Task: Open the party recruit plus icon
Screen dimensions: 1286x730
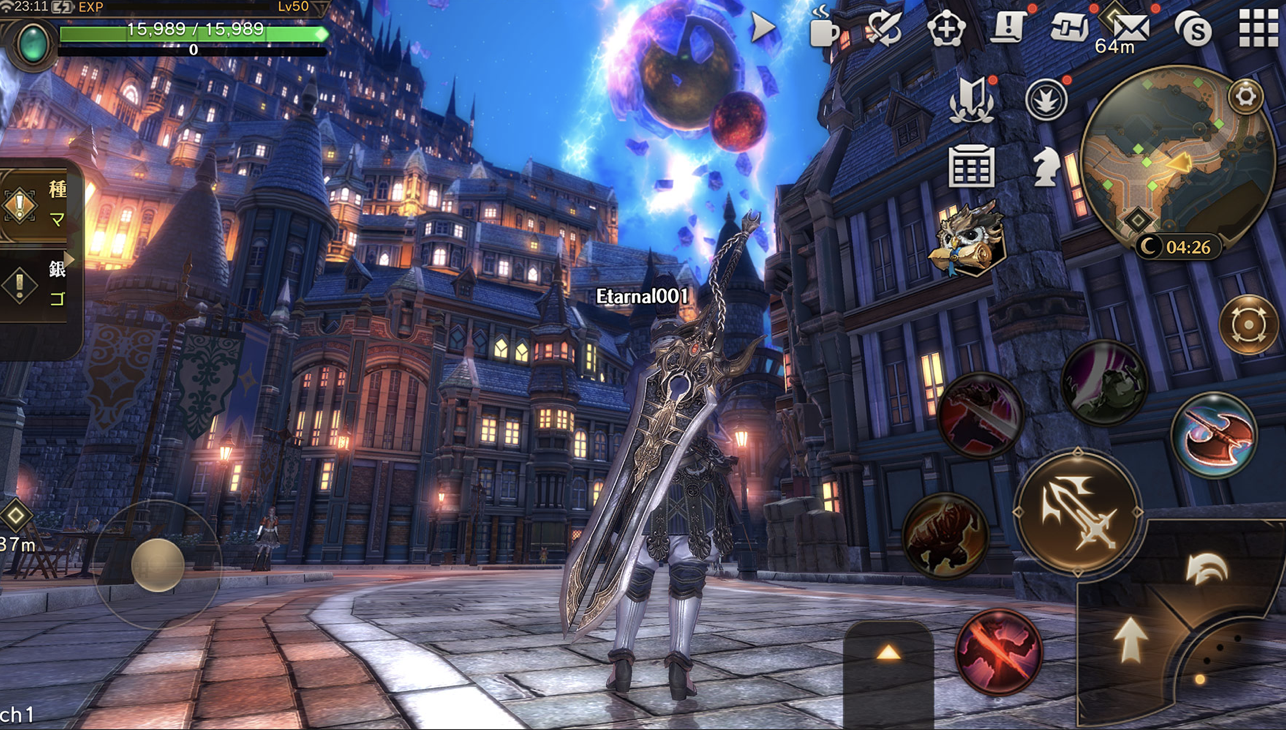Action: [x=945, y=29]
